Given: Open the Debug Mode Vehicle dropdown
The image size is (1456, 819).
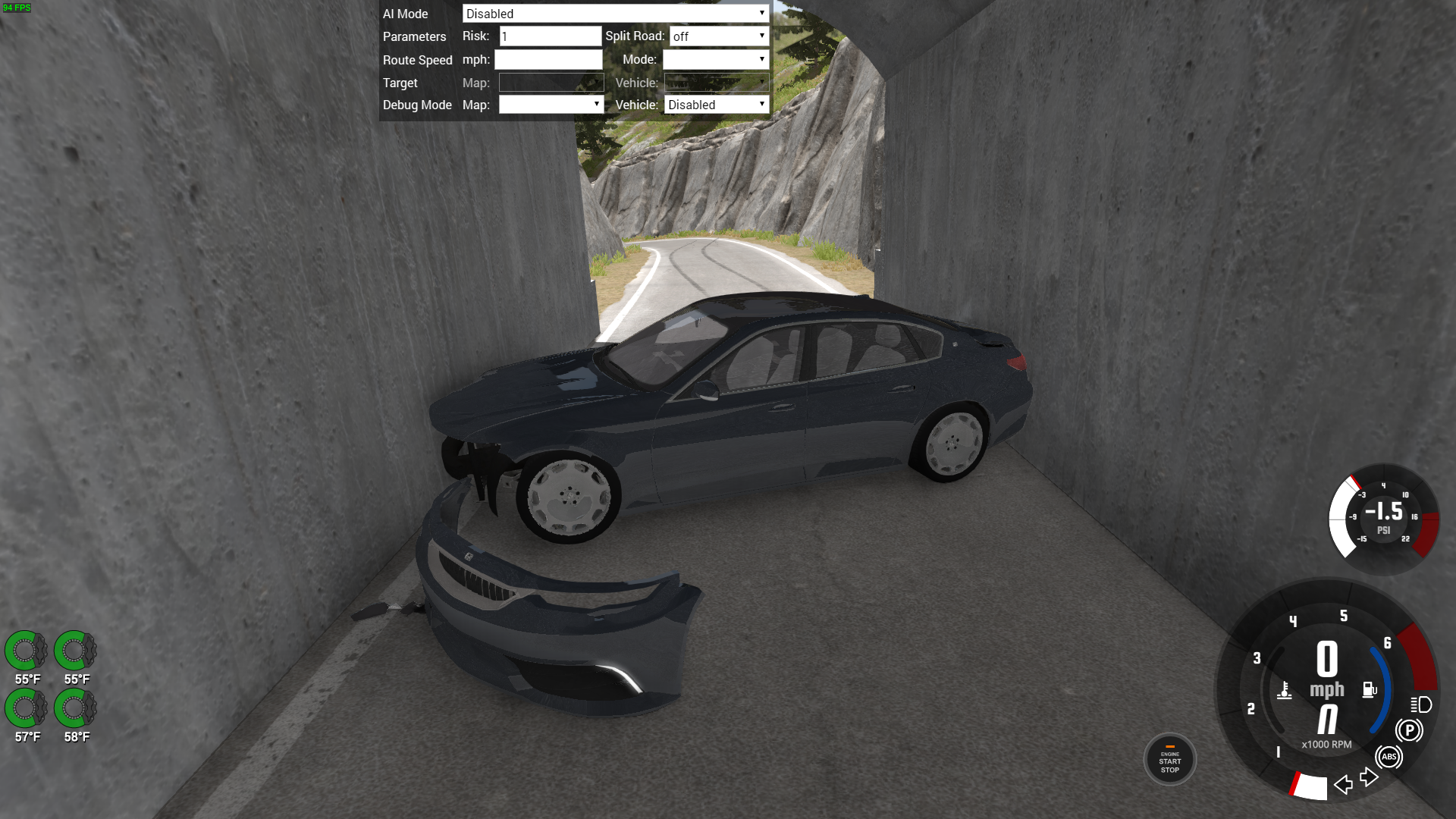Looking at the screenshot, I should tap(716, 105).
